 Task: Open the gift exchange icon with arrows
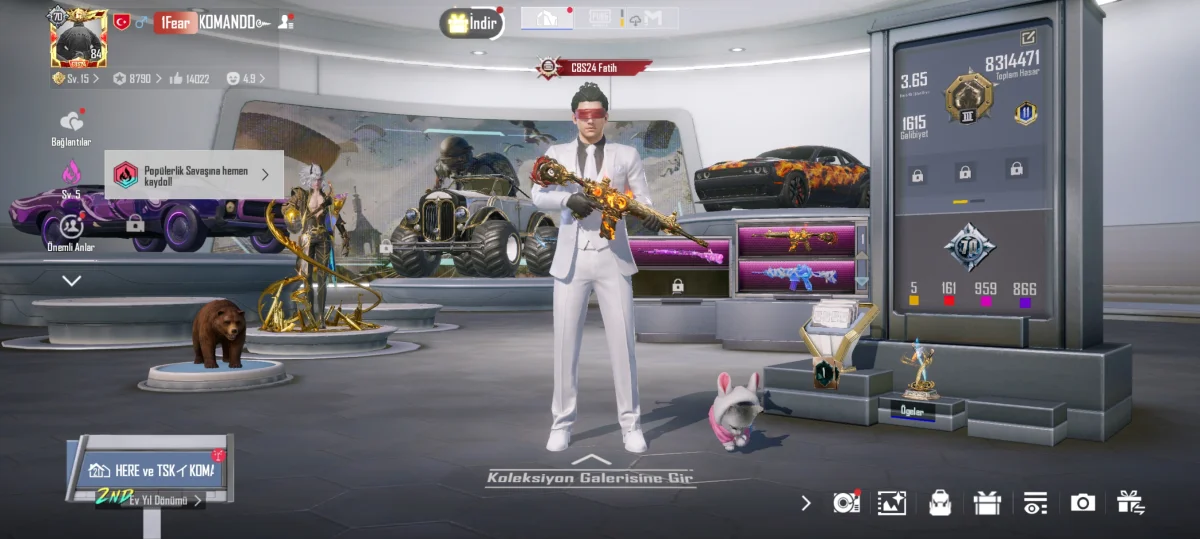1130,503
